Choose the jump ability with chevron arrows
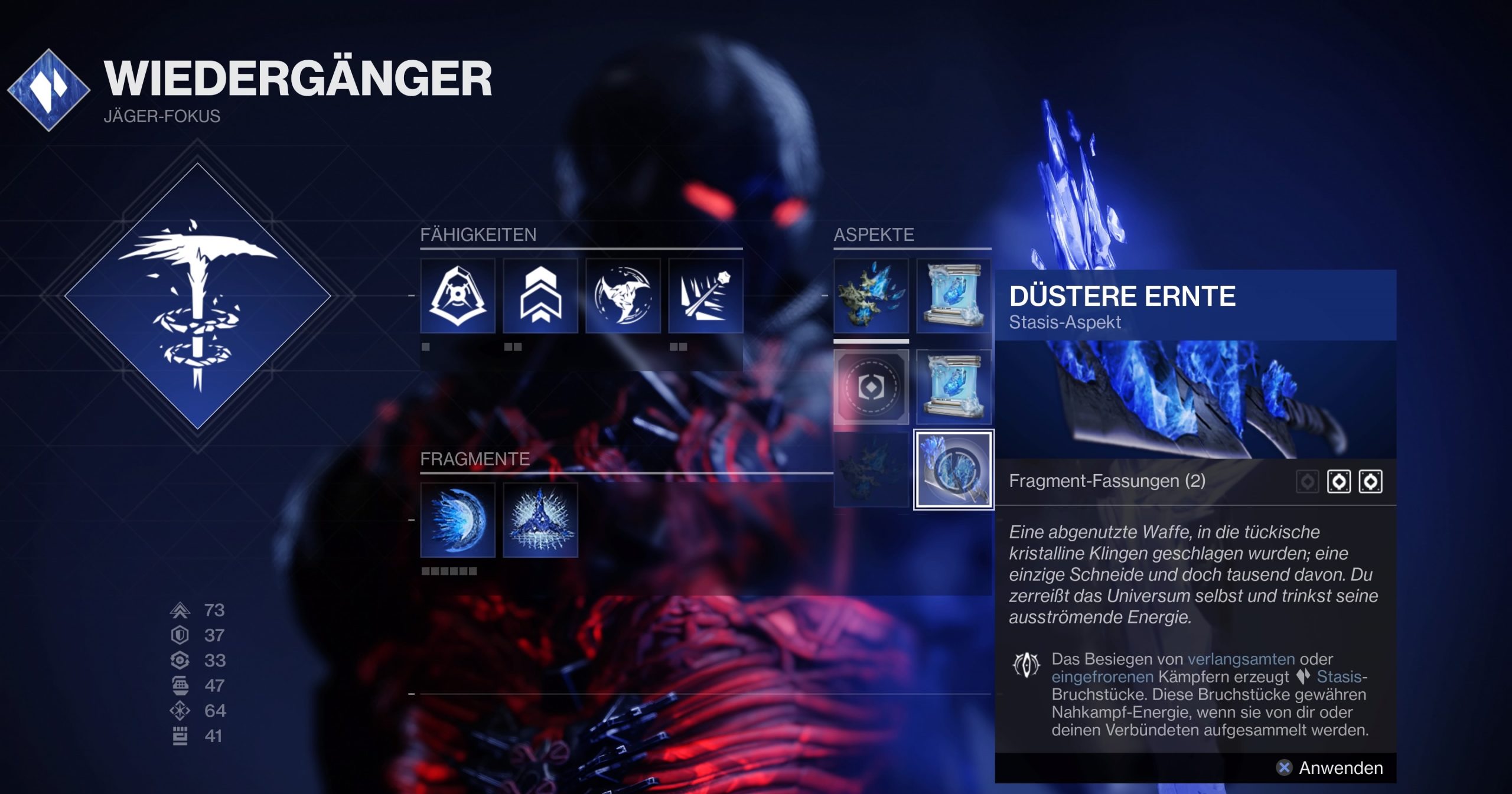The height and width of the screenshot is (794, 1512). point(540,296)
